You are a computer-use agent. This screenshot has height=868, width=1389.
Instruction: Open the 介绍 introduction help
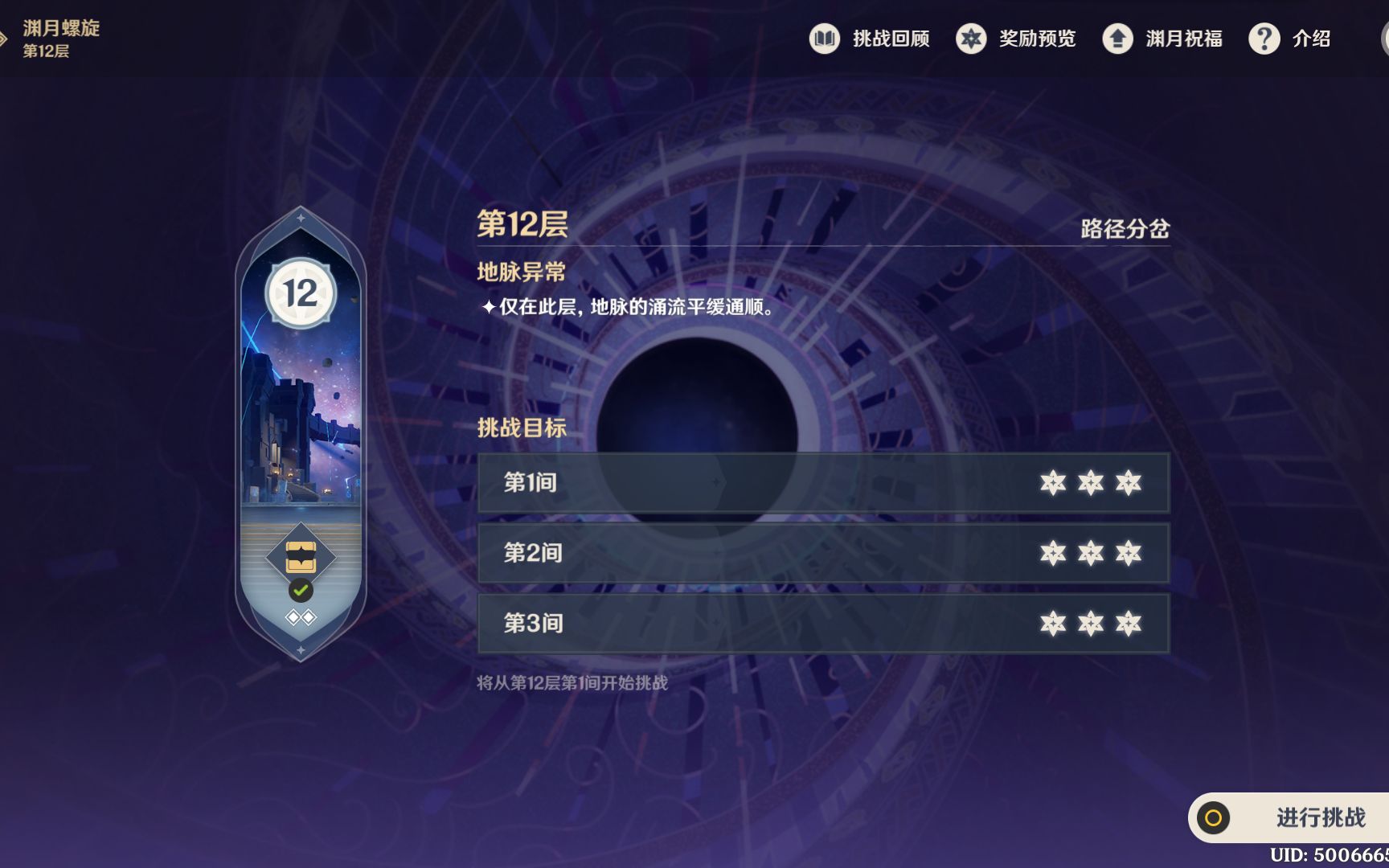point(1290,39)
